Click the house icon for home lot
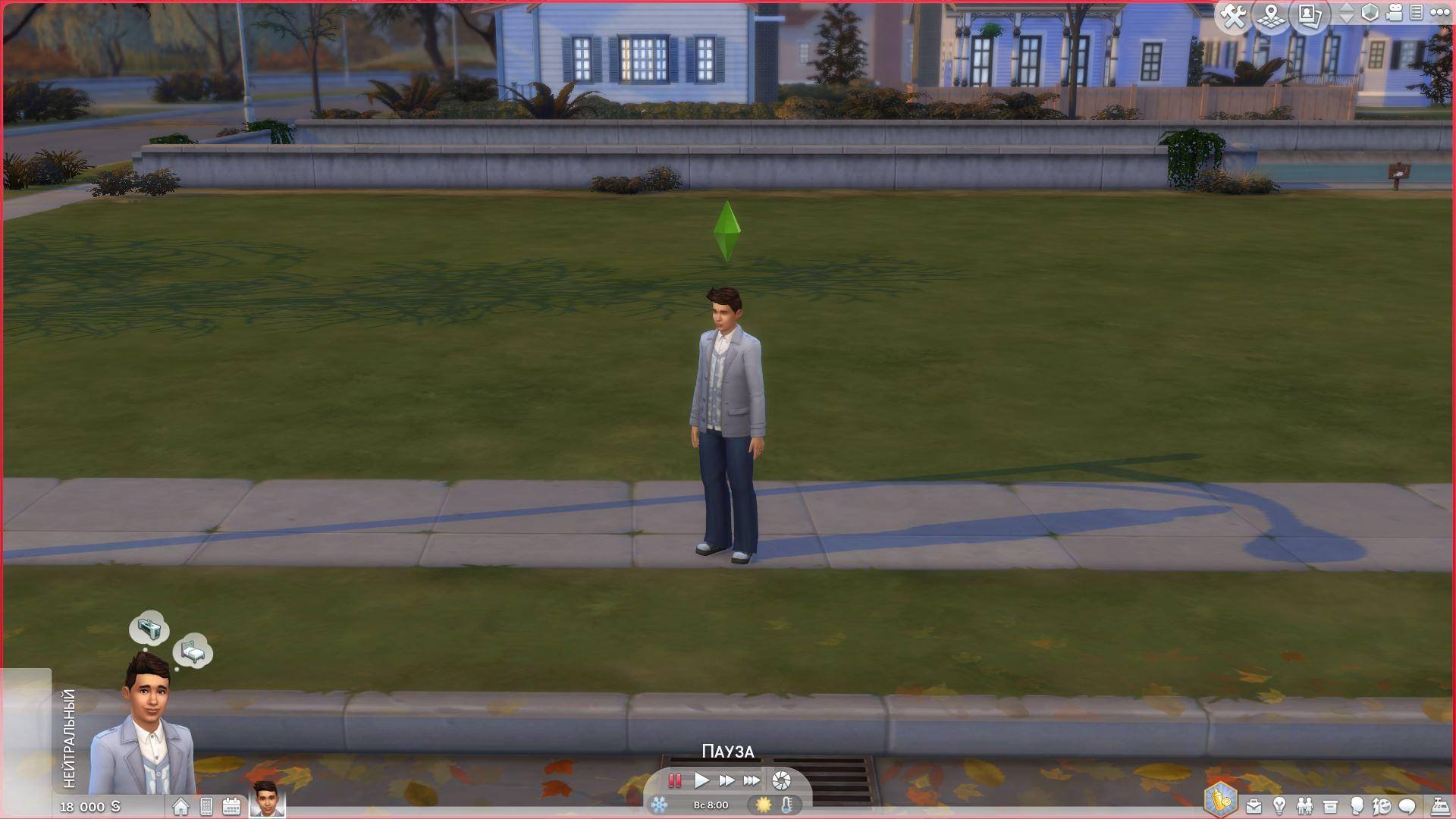Viewport: 1456px width, 819px height. pos(180,806)
